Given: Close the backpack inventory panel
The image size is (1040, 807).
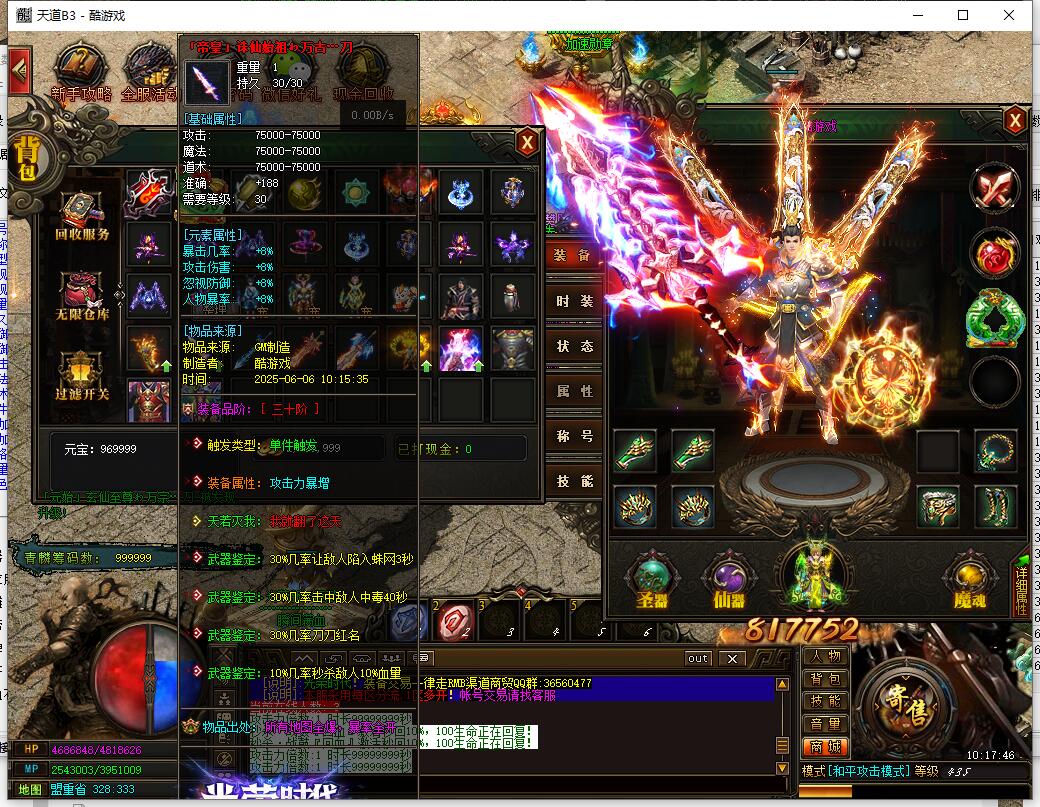Looking at the screenshot, I should (x=527, y=143).
